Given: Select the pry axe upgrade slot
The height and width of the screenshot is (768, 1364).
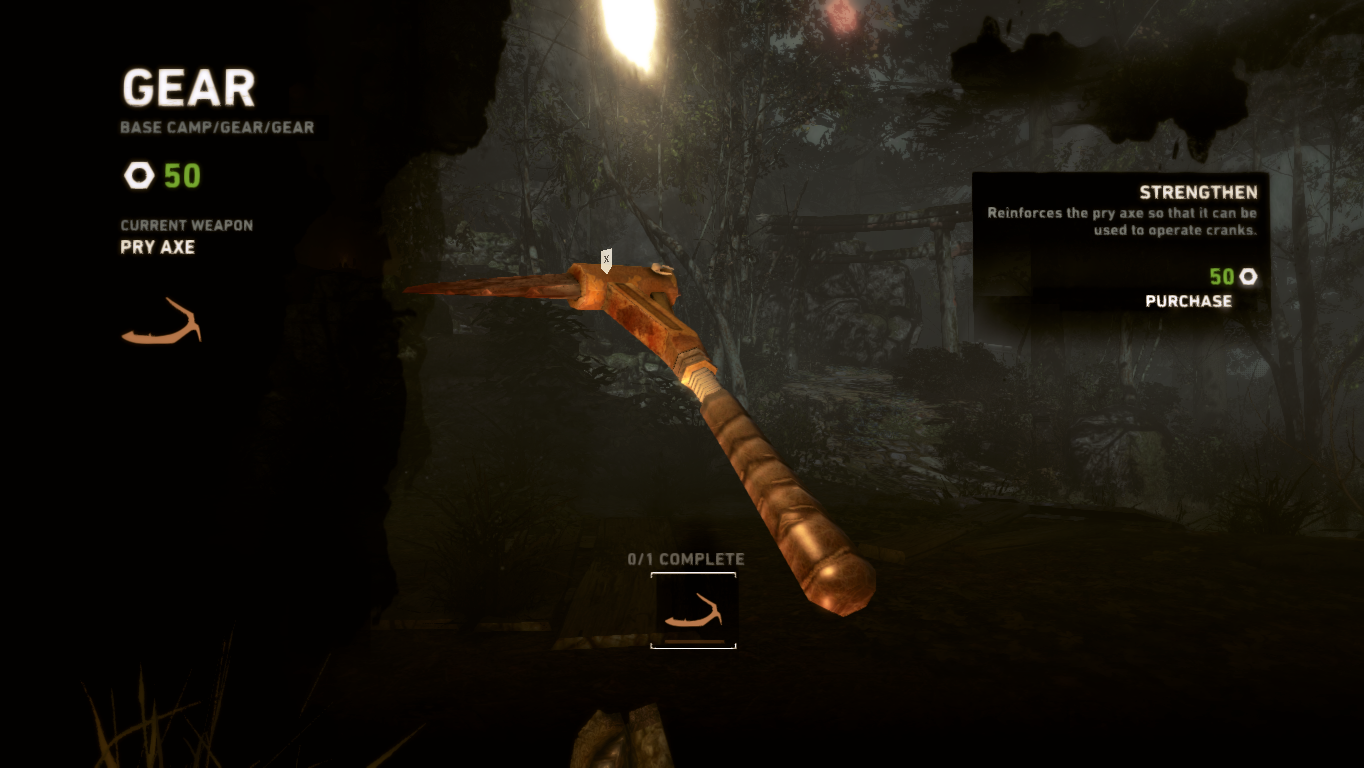Looking at the screenshot, I should (x=693, y=610).
